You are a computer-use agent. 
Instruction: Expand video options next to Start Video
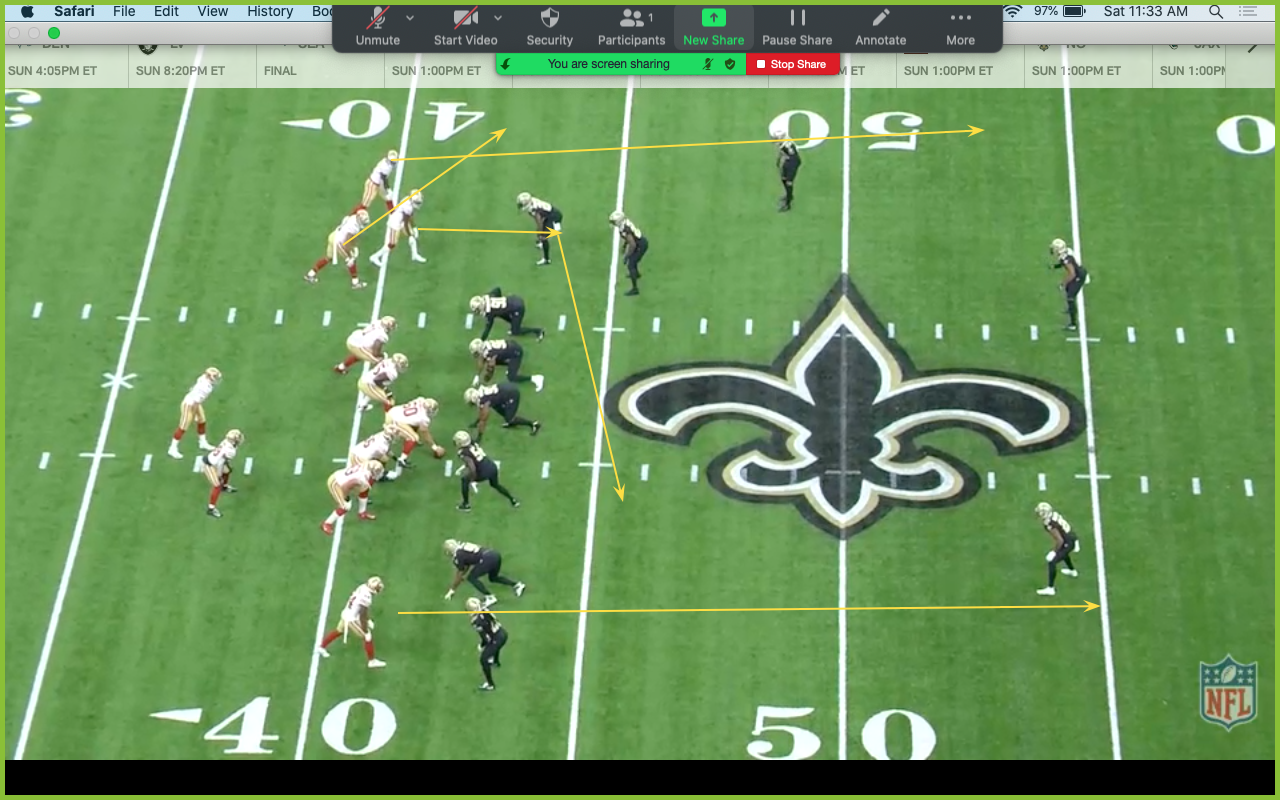(497, 16)
